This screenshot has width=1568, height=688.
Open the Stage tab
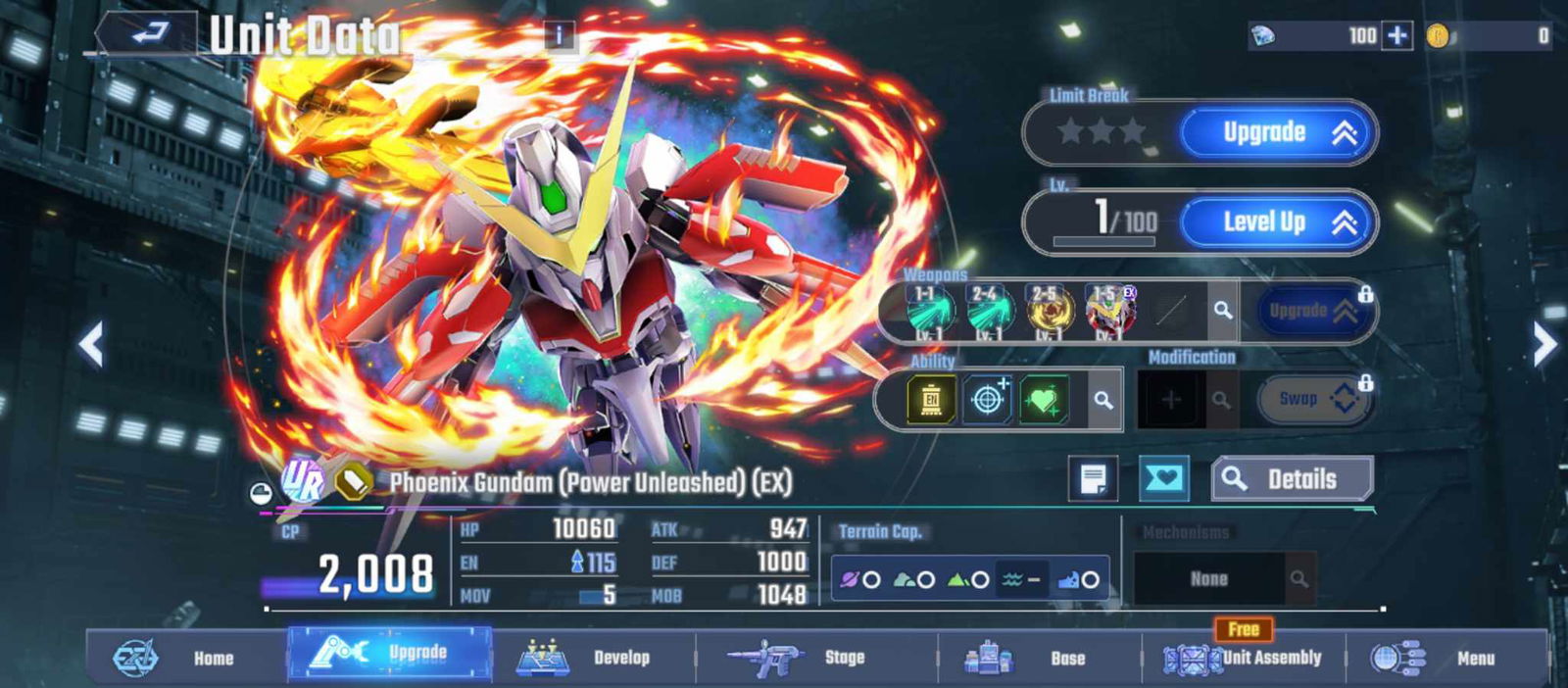(x=813, y=658)
